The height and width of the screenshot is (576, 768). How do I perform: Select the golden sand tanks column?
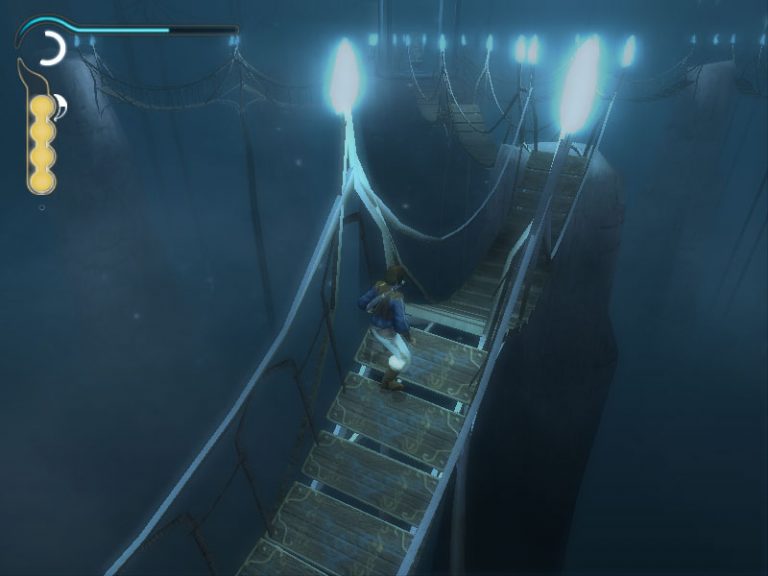tap(42, 143)
